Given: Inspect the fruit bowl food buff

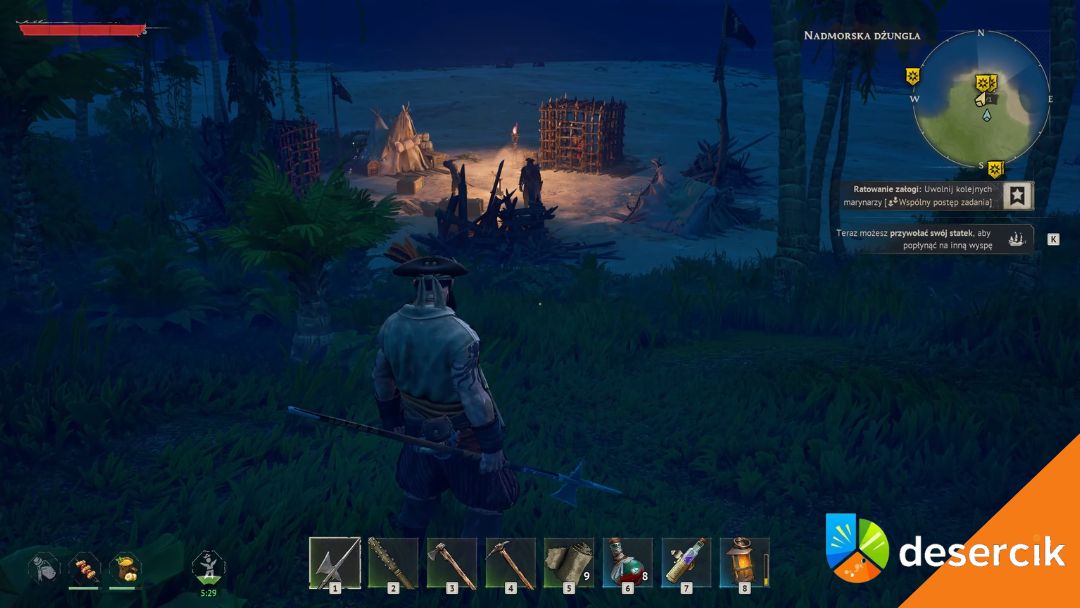Looking at the screenshot, I should point(125,568).
